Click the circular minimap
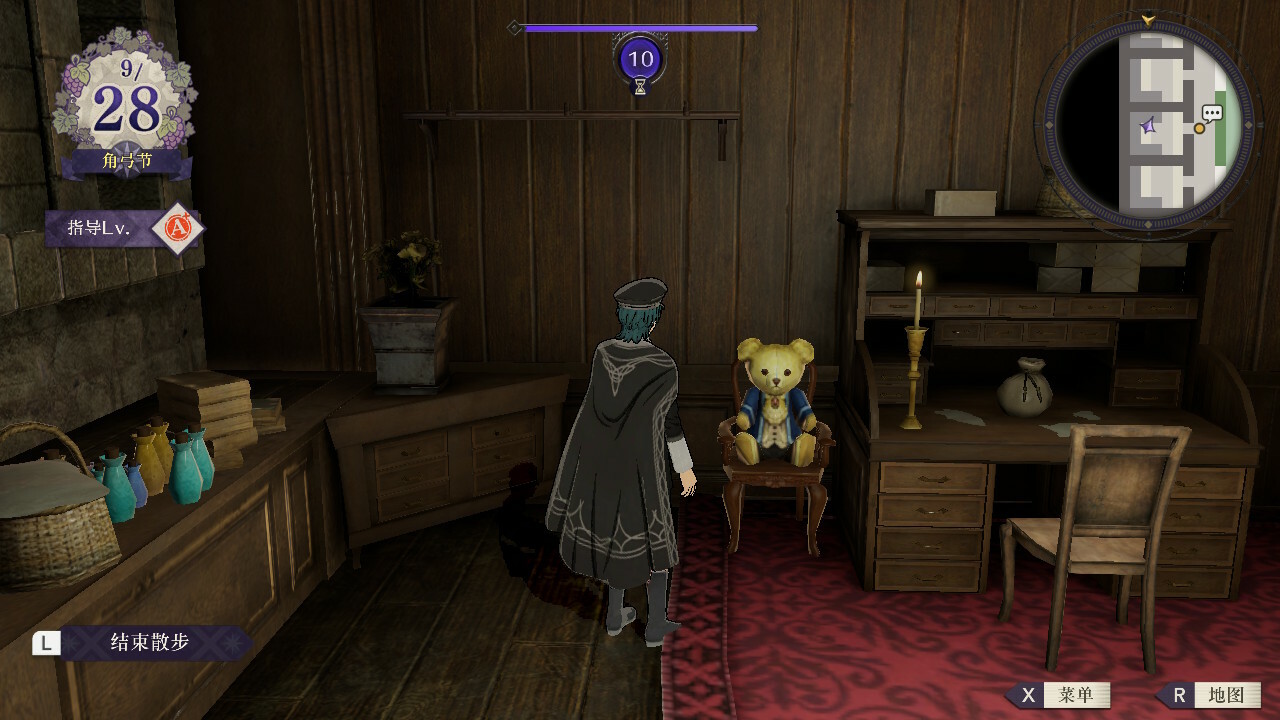The image size is (1280, 720). [1148, 125]
